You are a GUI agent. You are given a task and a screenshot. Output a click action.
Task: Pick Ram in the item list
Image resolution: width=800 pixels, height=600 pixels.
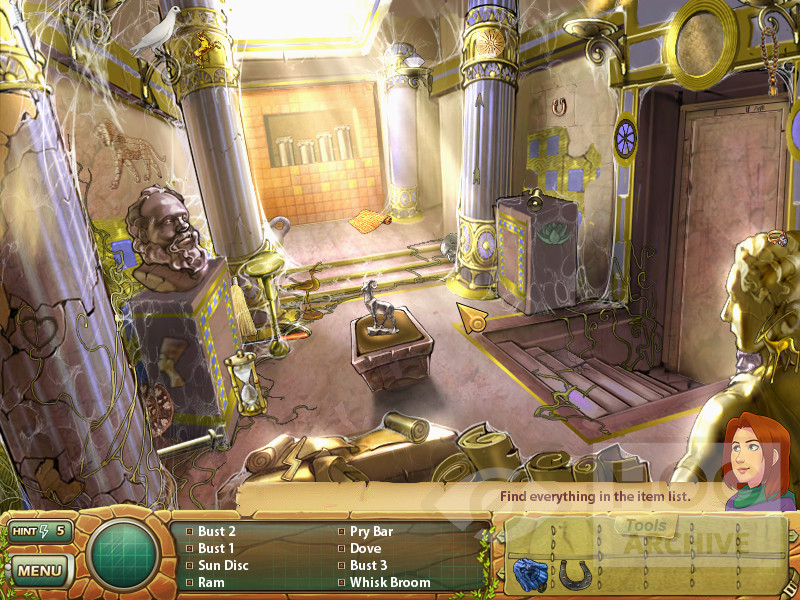coord(211,582)
